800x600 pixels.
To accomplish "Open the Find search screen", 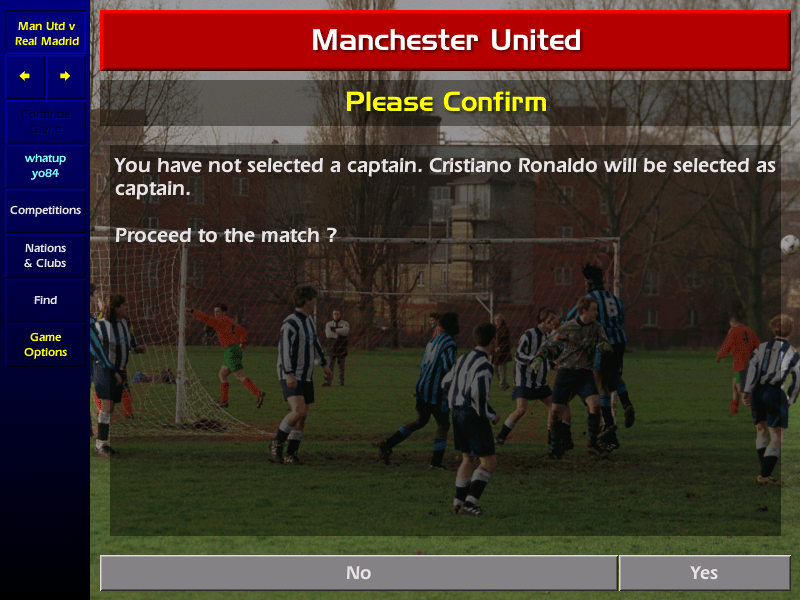I will click(46, 300).
